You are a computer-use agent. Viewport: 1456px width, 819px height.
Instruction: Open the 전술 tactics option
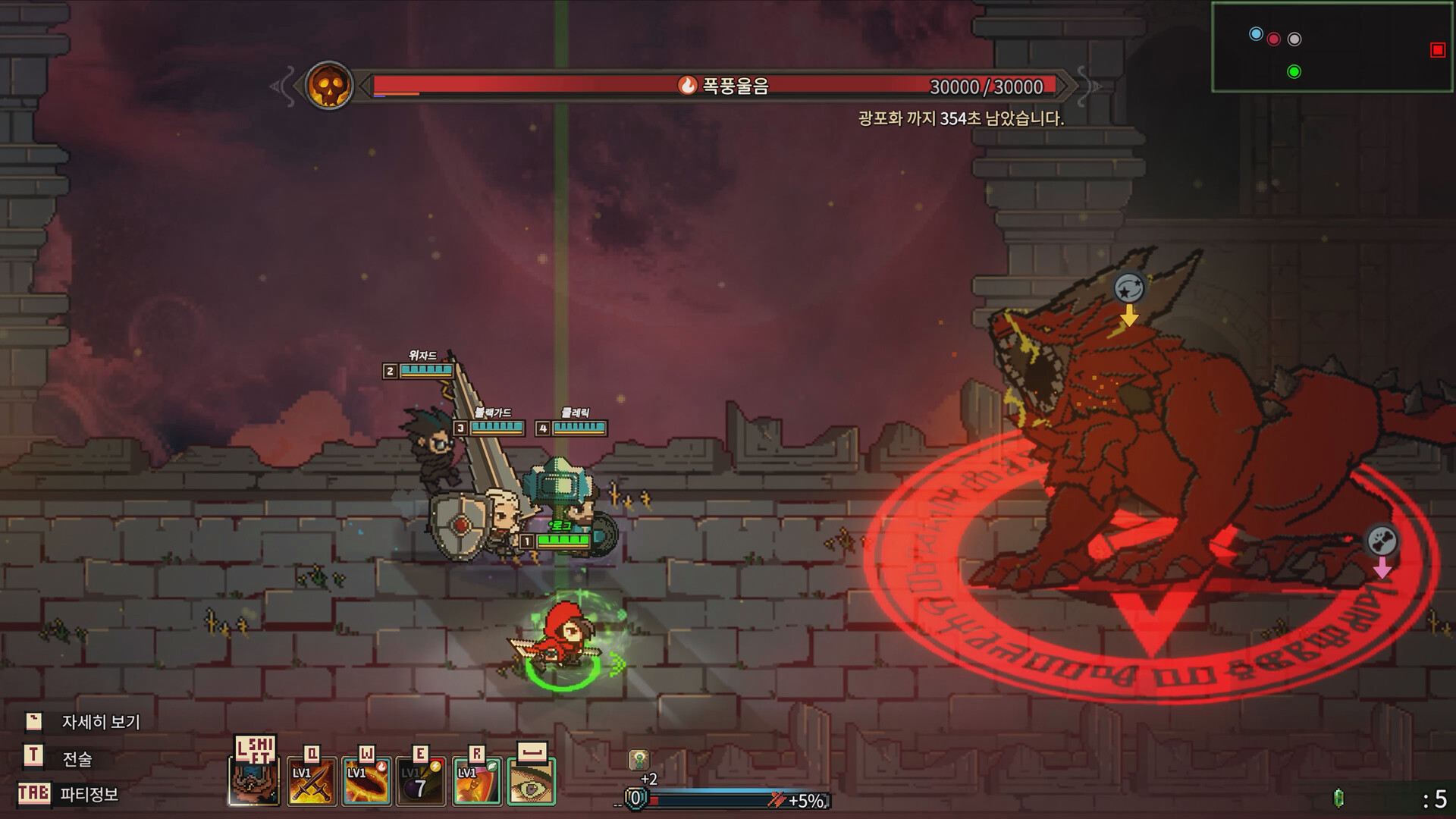pyautogui.click(x=77, y=758)
